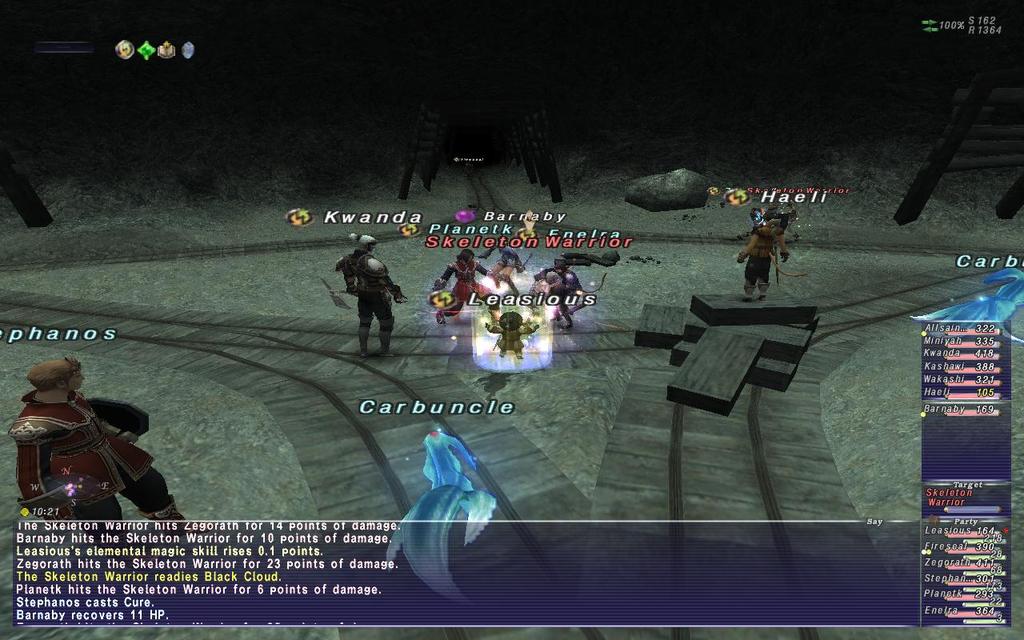Target Fireseal in the party list

pos(964,547)
